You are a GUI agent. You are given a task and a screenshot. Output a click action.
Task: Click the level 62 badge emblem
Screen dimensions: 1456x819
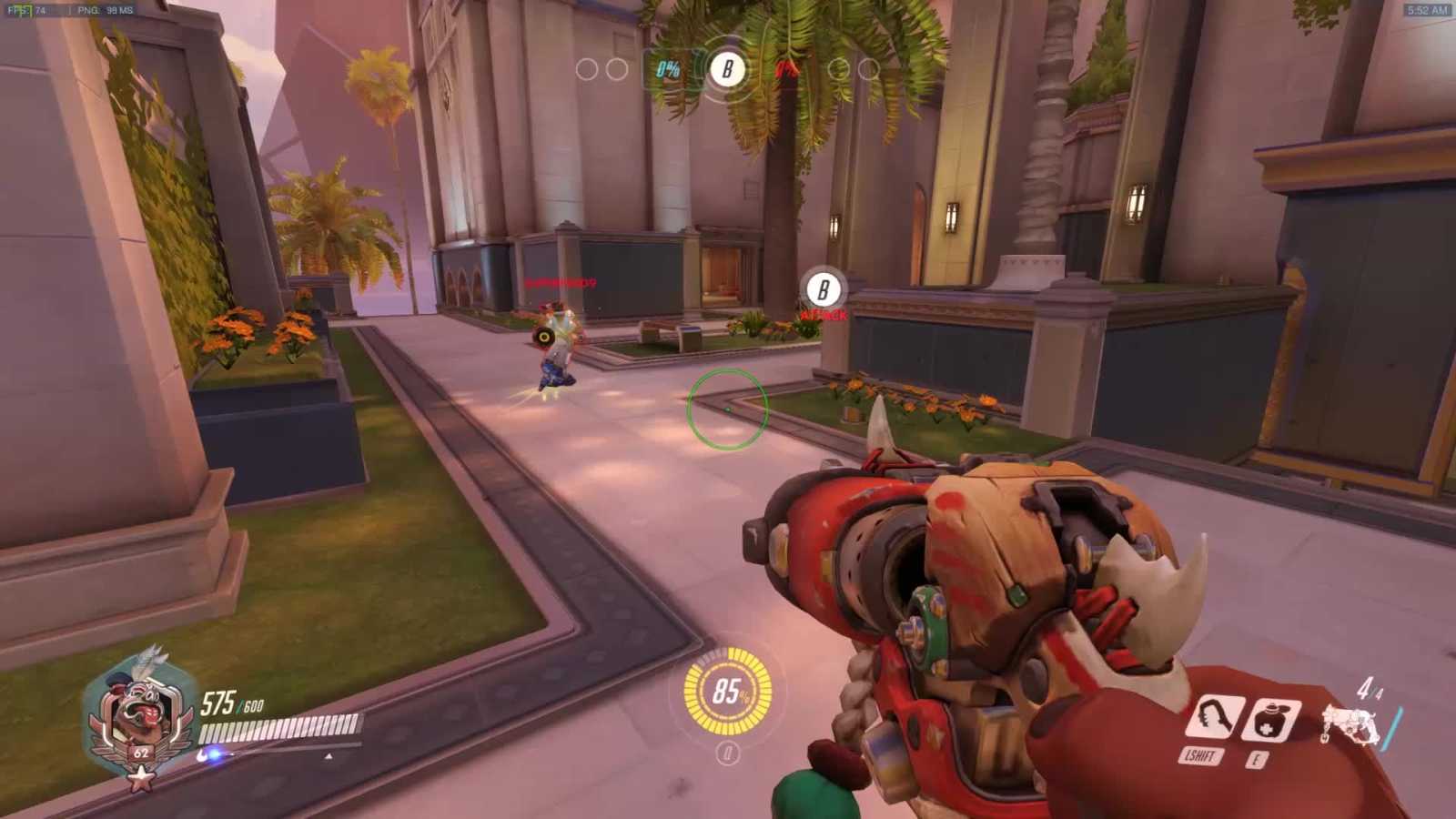pos(141,753)
